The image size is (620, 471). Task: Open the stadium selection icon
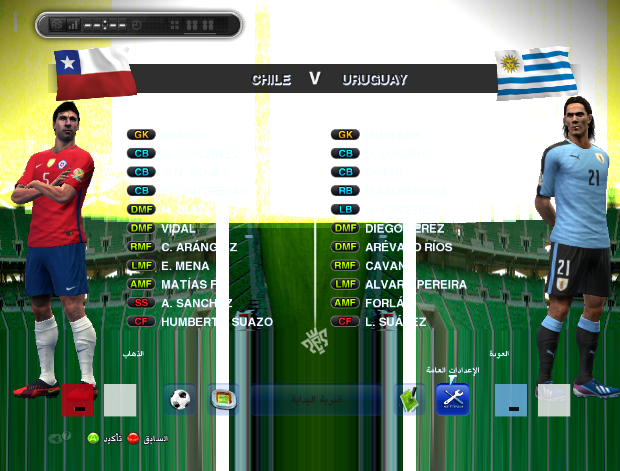(x=223, y=400)
